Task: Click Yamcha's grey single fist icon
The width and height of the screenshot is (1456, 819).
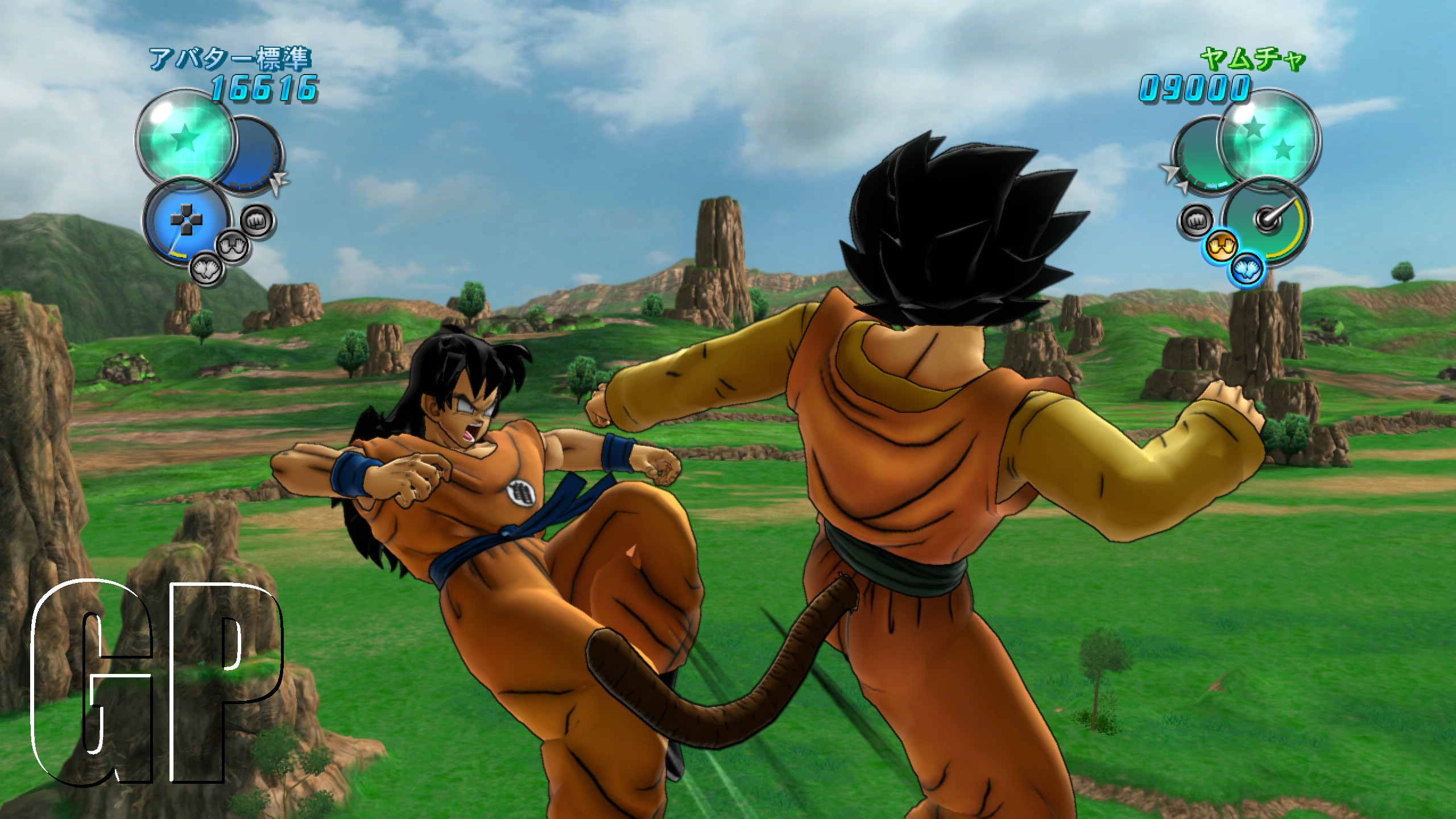Action: pyautogui.click(x=1195, y=219)
